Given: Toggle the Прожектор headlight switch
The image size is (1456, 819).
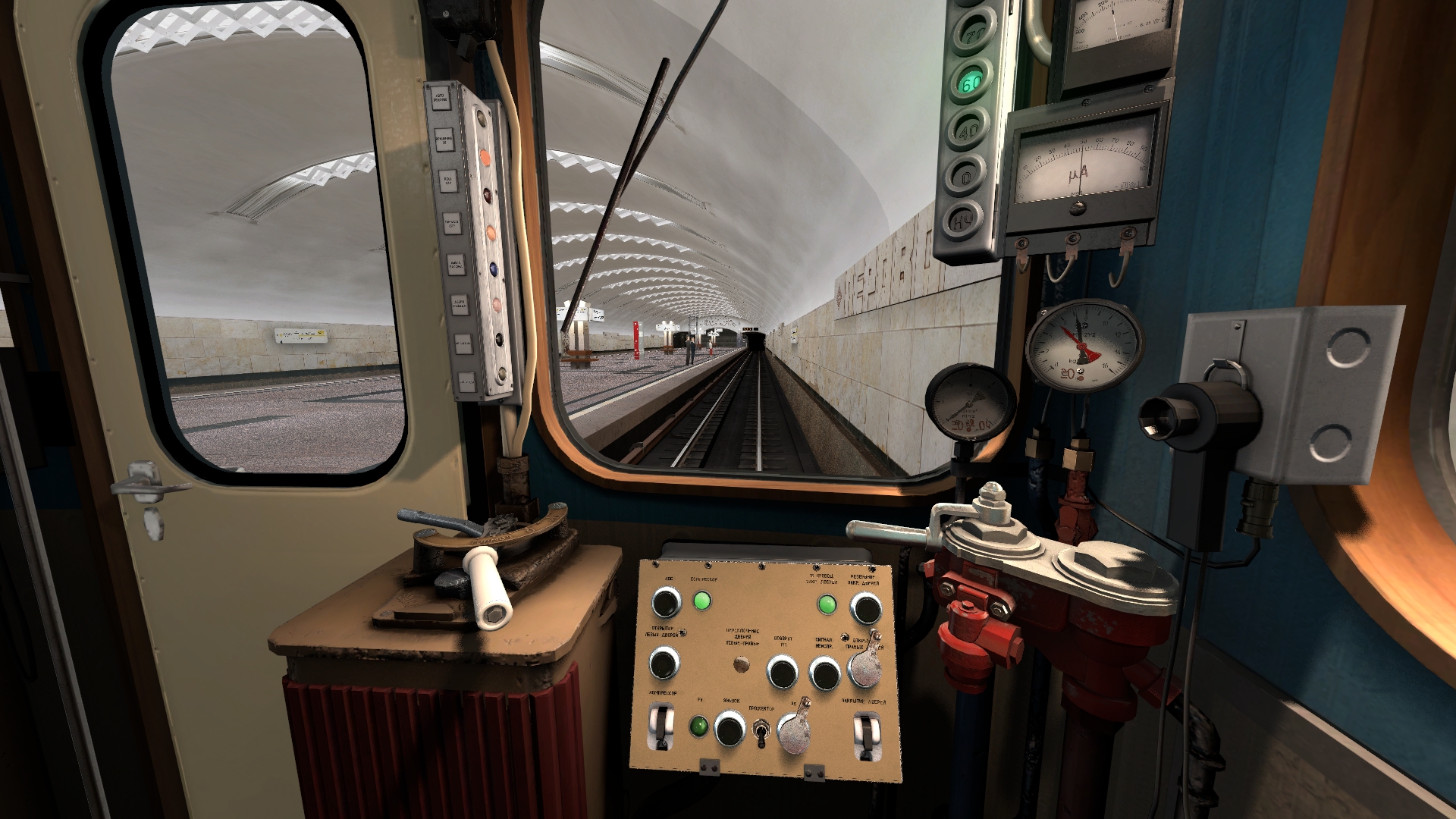Looking at the screenshot, I should 761,731.
